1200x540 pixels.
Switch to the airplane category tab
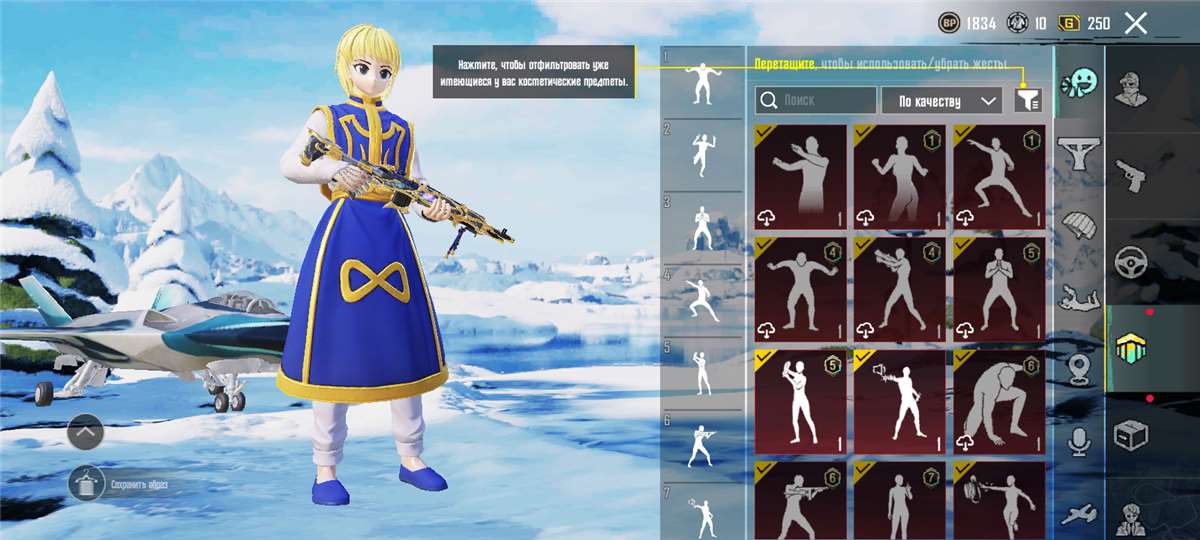click(x=1080, y=513)
